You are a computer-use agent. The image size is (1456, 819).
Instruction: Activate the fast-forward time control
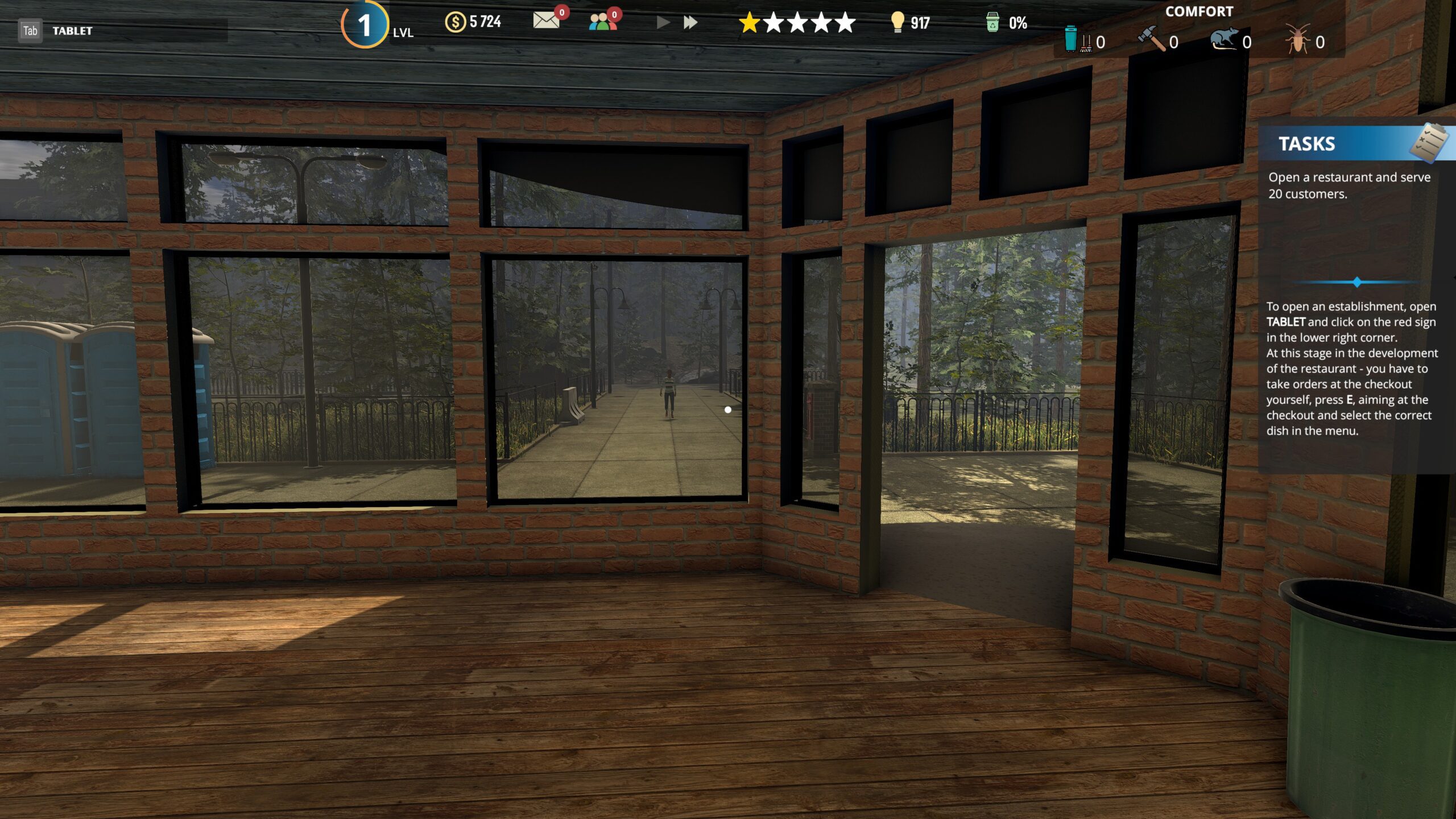(x=690, y=23)
